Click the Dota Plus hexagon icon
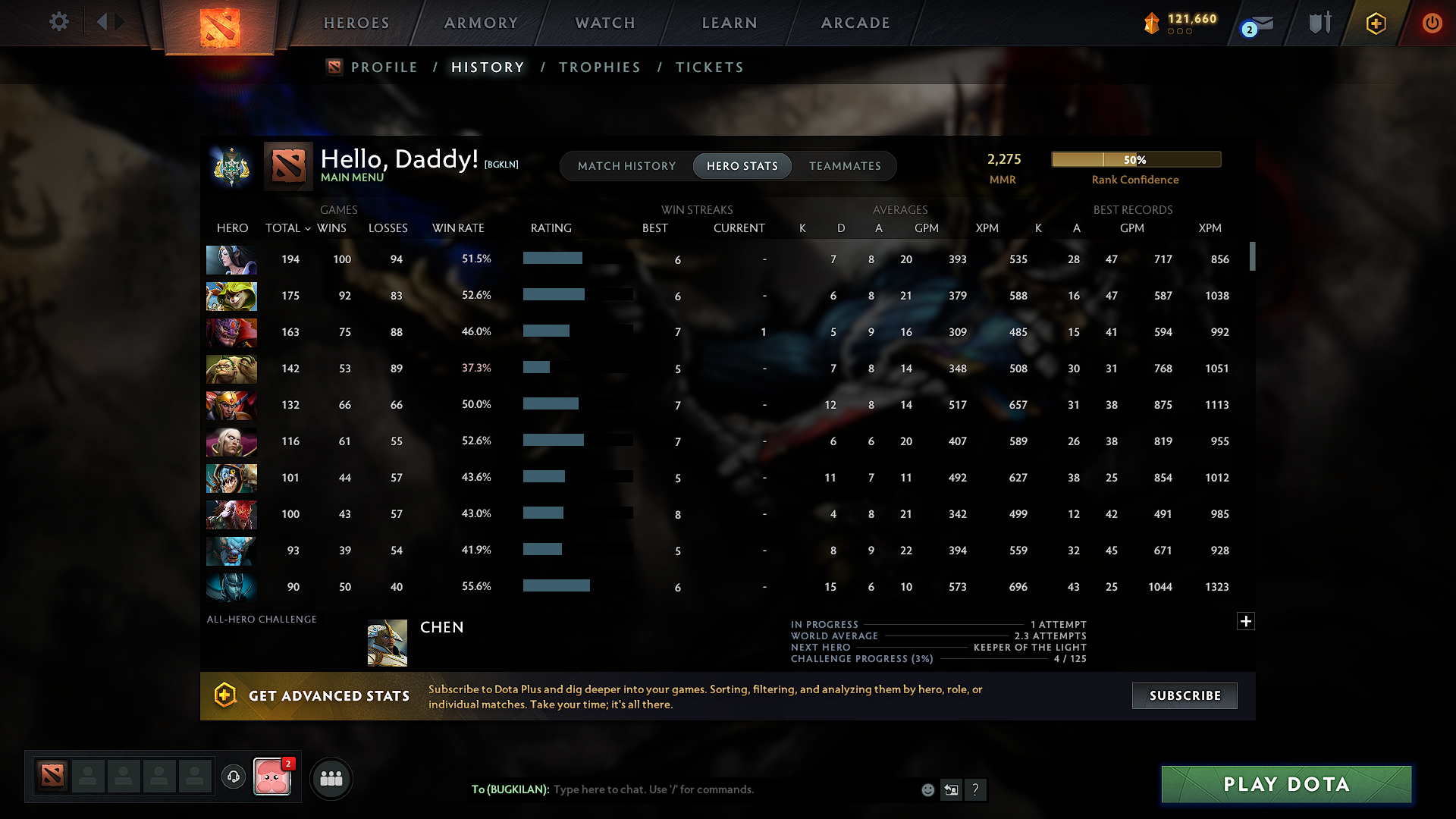Image resolution: width=1456 pixels, height=819 pixels. click(x=1375, y=23)
